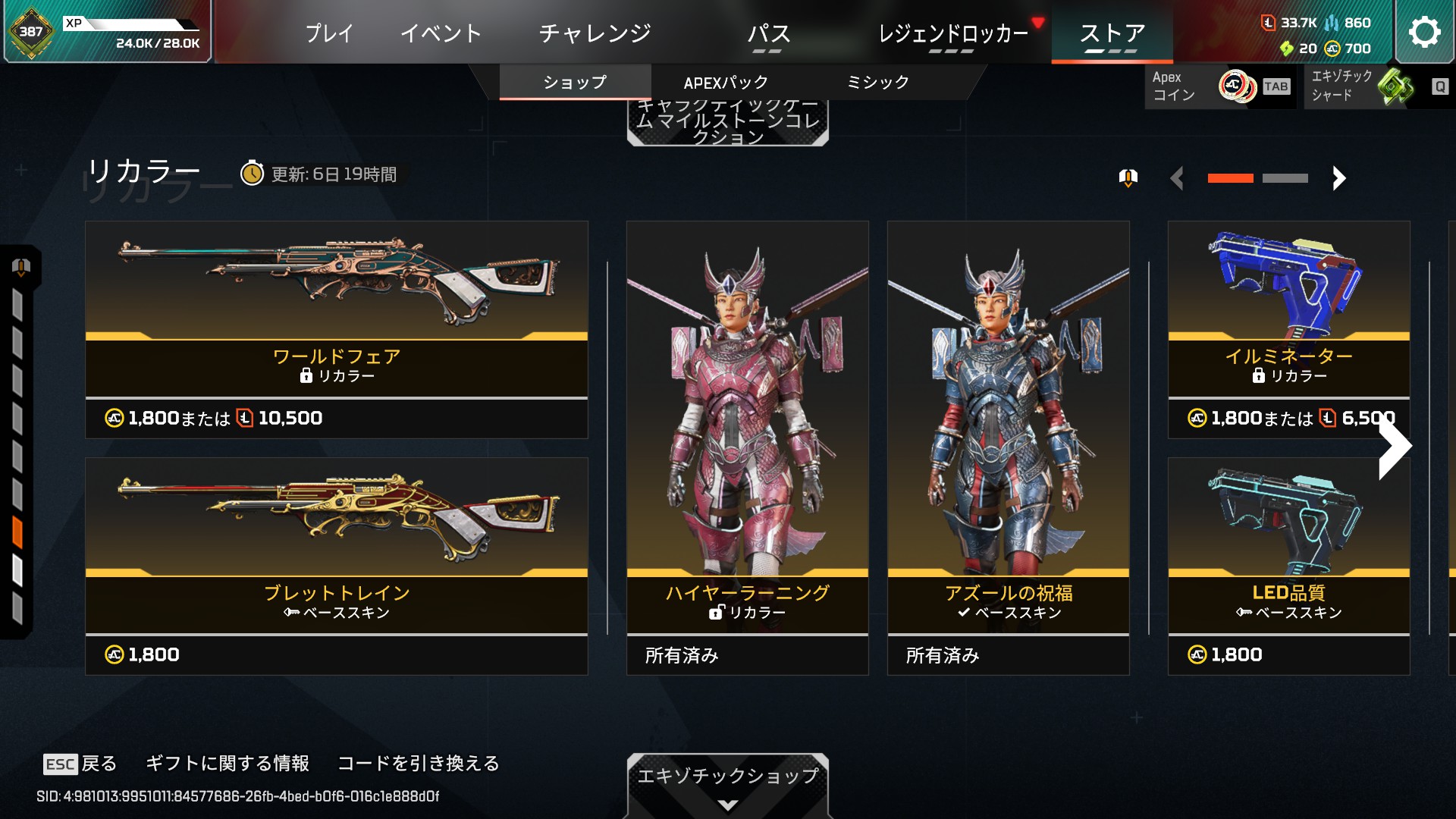Select the ストア tab

click(x=1112, y=33)
